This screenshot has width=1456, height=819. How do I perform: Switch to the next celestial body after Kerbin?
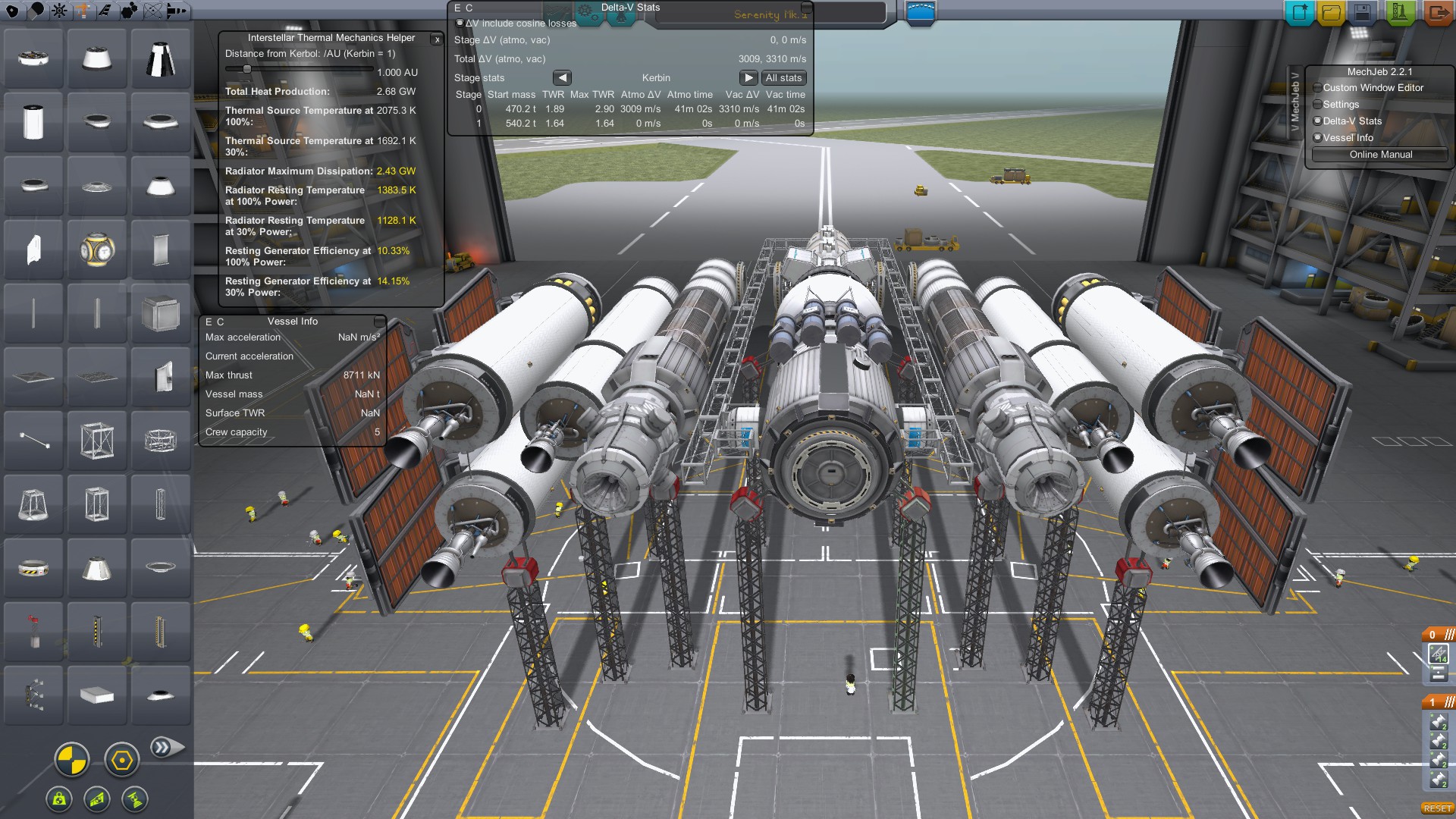(748, 78)
